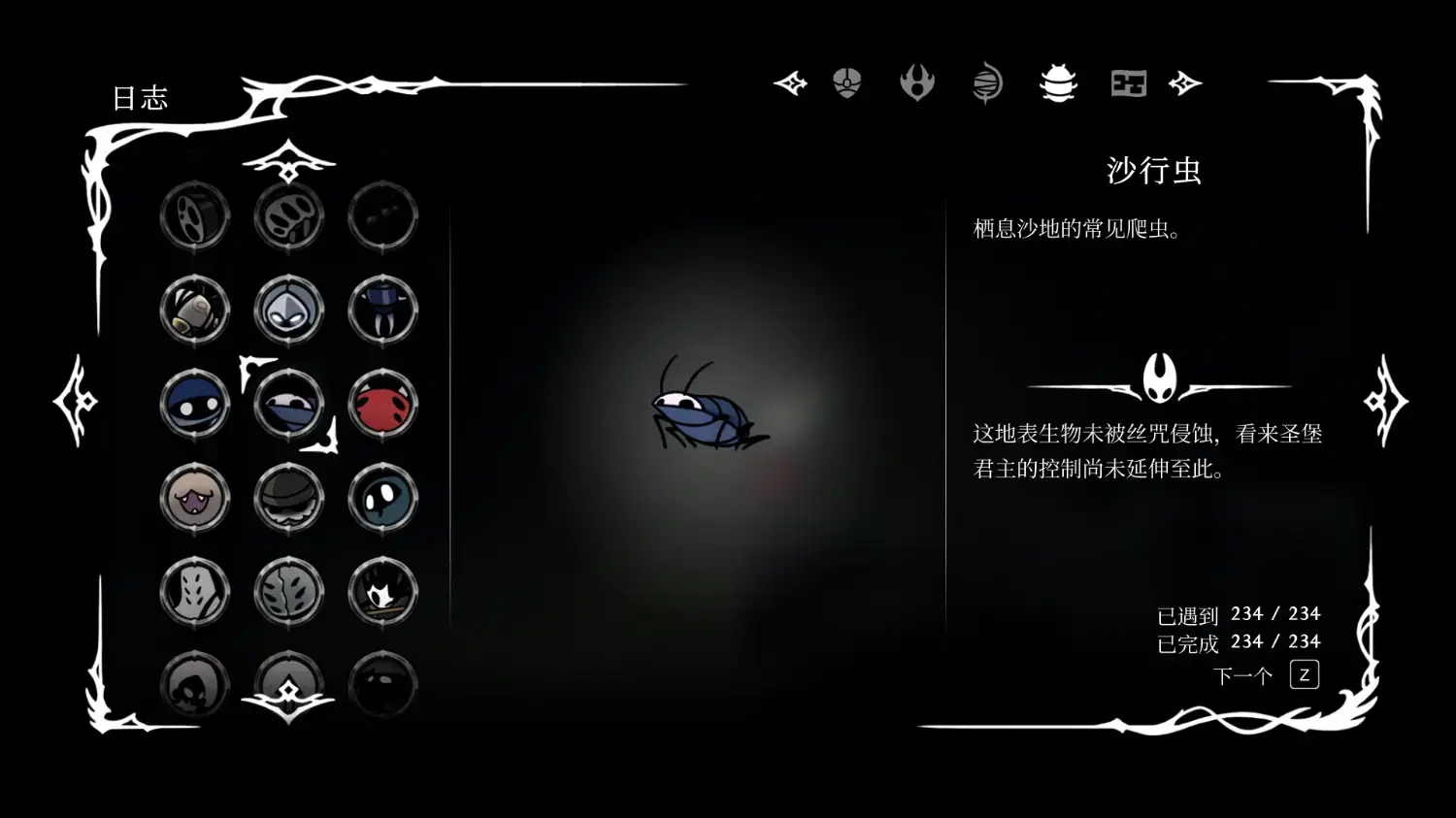Select the flame-shaped skills tab icon
The width and height of the screenshot is (1456, 818).
click(917, 82)
